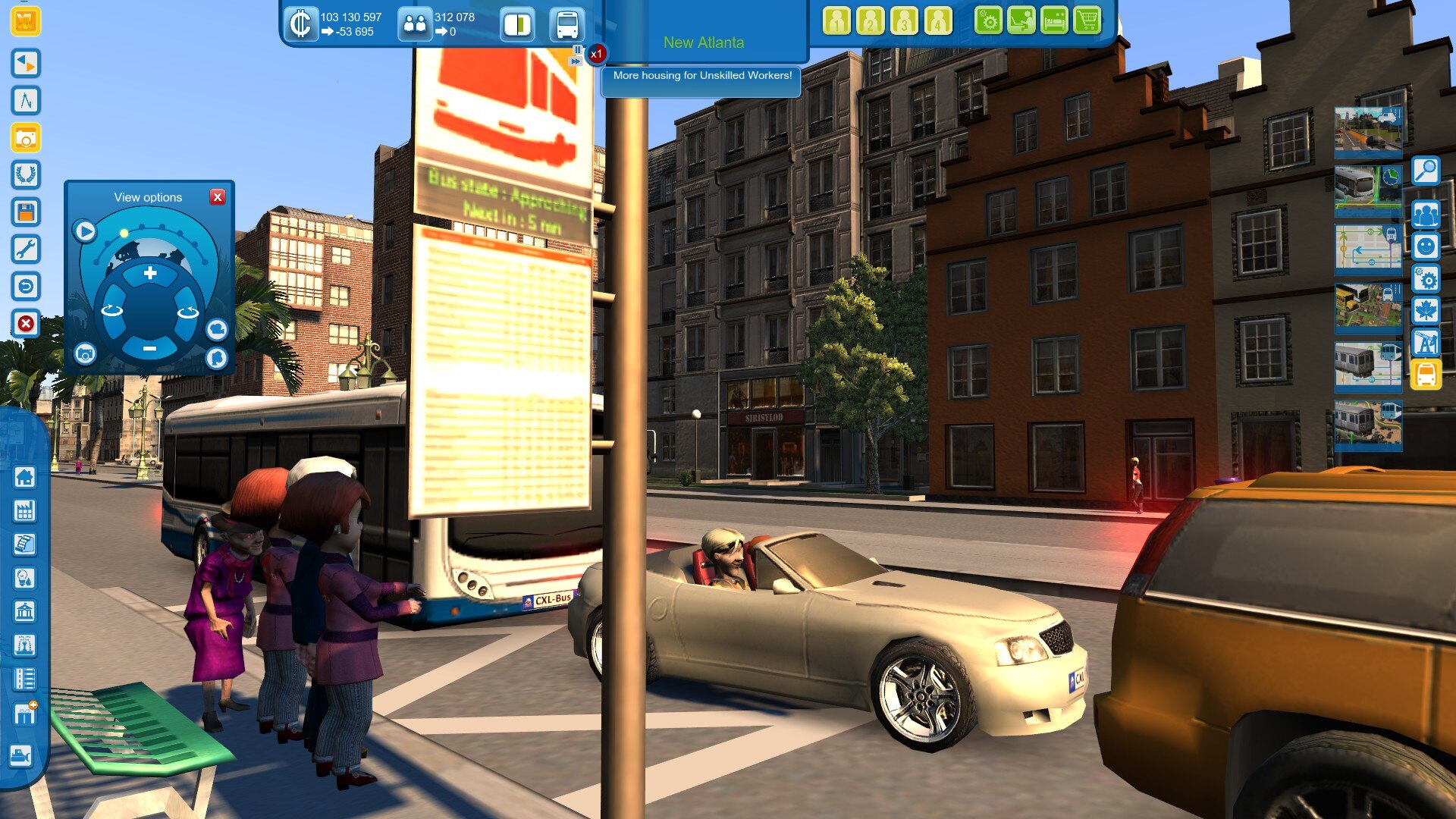
Task: Select the citizen class 4 filter
Action: point(938,21)
